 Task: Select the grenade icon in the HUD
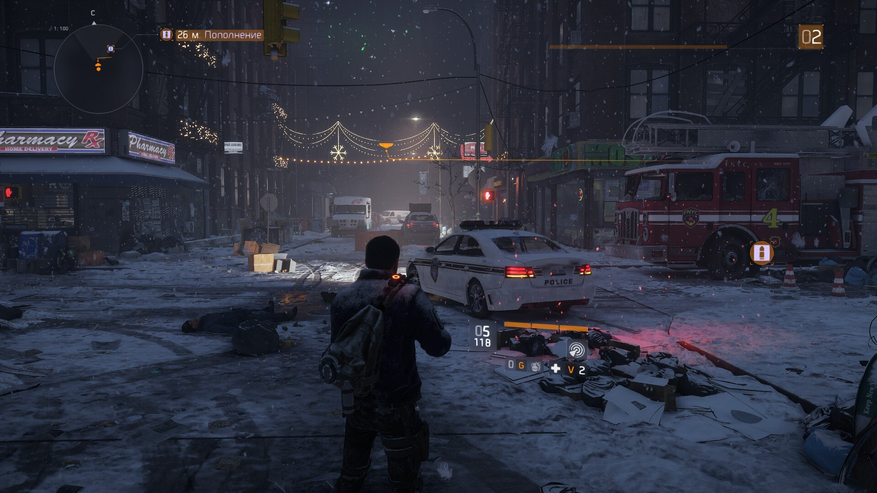click(535, 367)
